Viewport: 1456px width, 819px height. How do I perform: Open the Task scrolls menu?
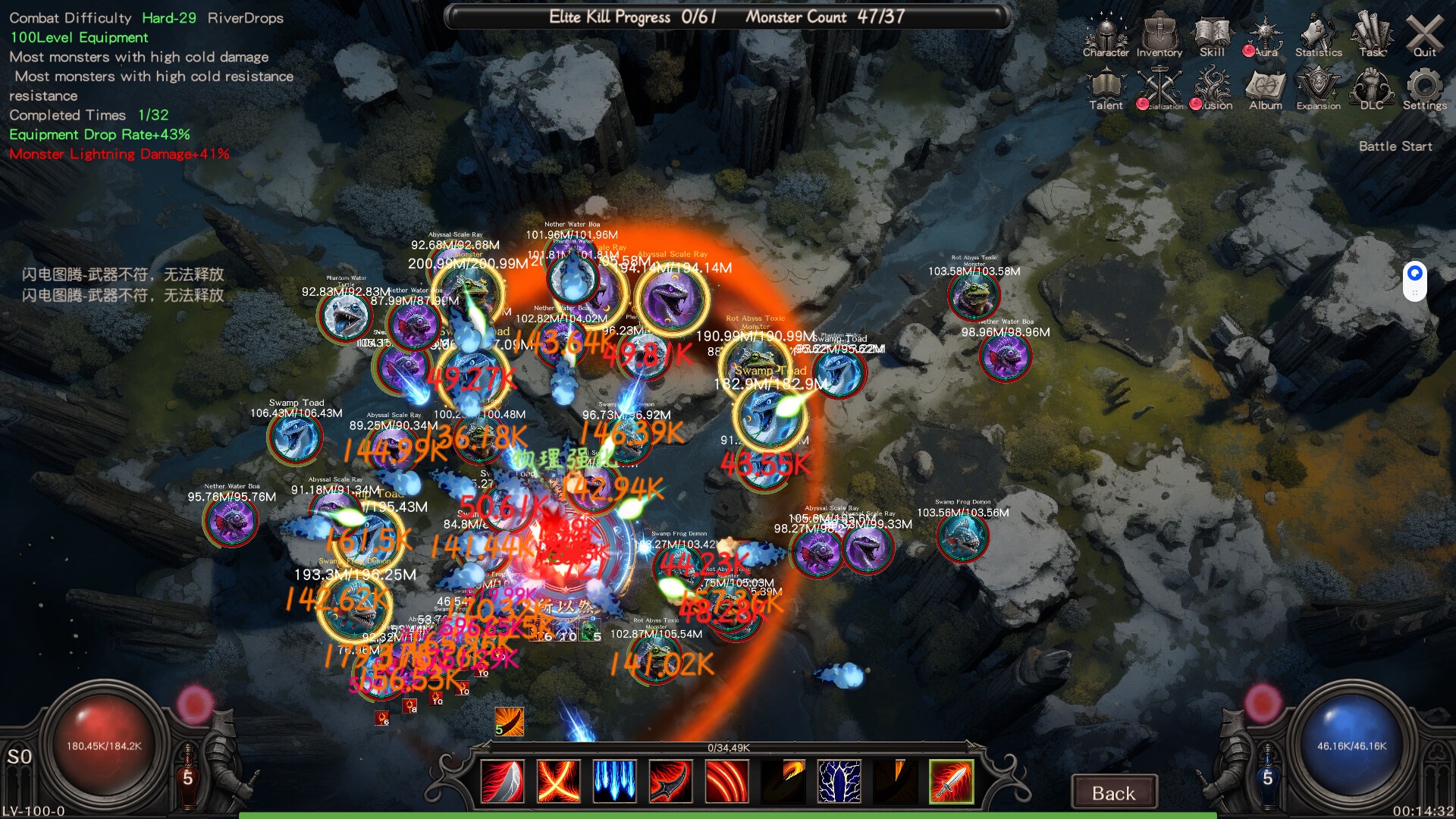[x=1371, y=36]
